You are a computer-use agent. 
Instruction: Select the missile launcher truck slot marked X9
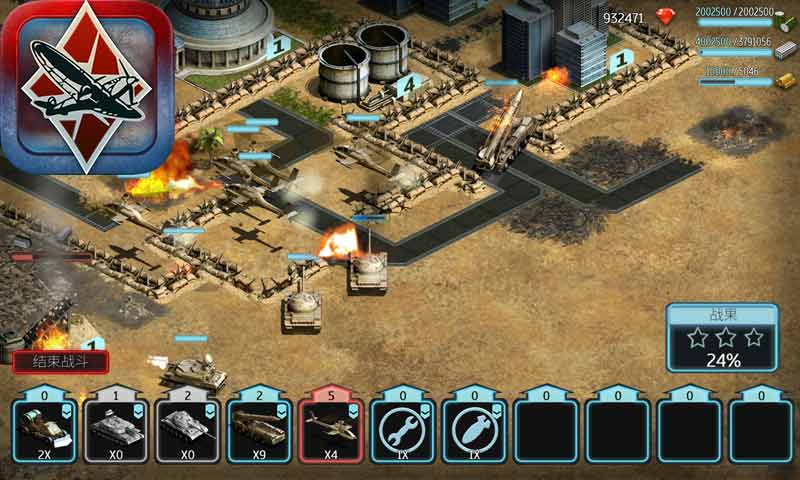(260, 430)
